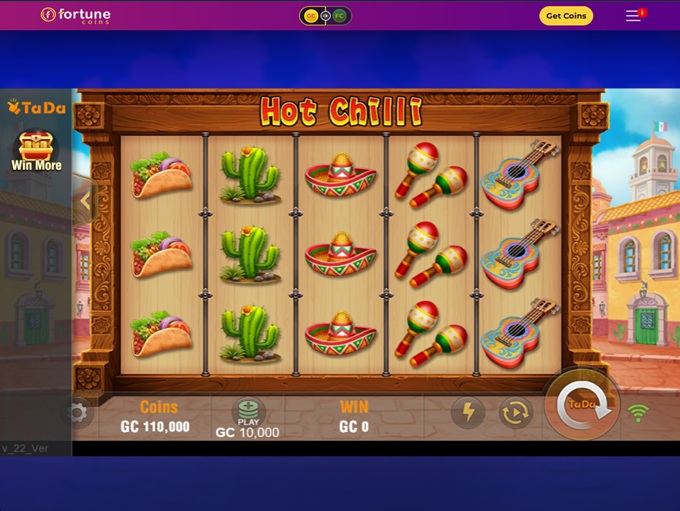Click the Get Coins button
680x511 pixels.
click(566, 16)
